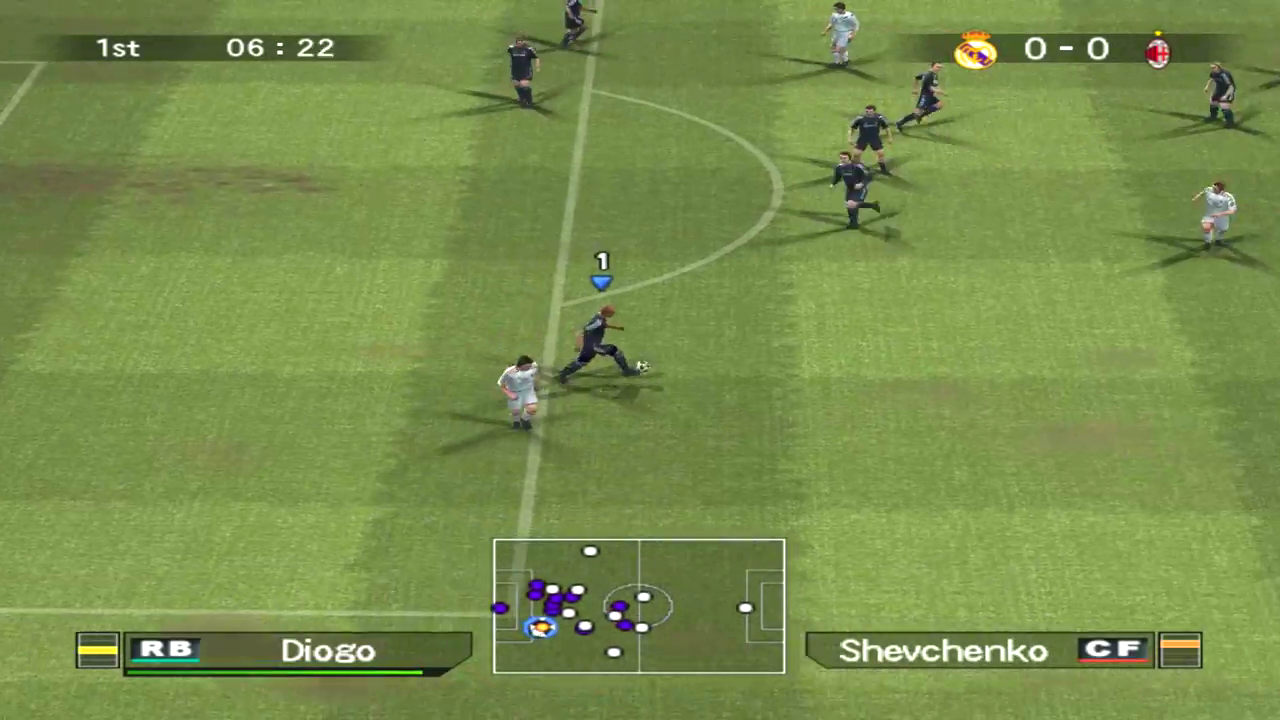Expand the radar minimap view
1280x720 pixels.
pos(639,606)
